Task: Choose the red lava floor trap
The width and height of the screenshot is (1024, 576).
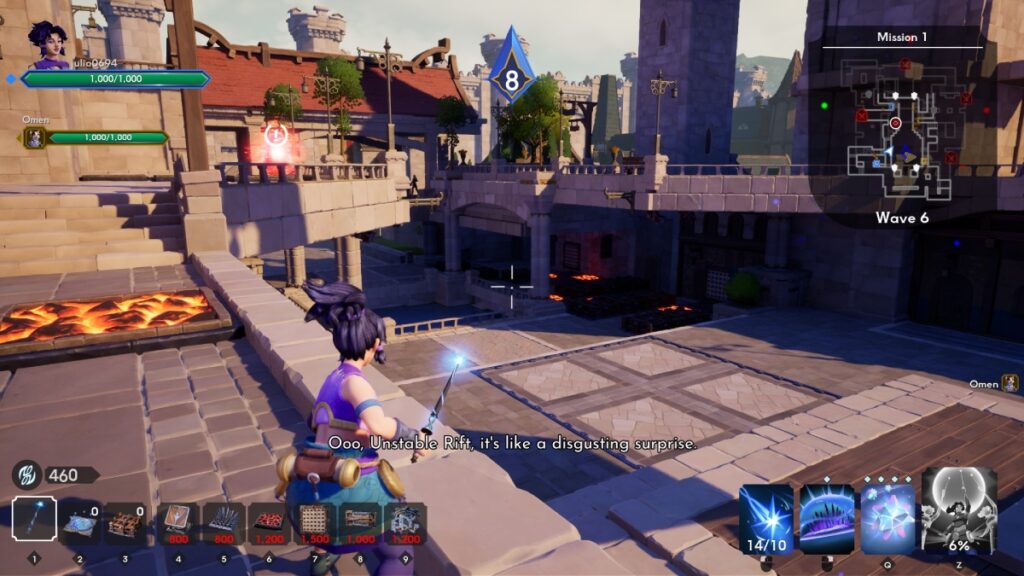Action: click(x=269, y=523)
